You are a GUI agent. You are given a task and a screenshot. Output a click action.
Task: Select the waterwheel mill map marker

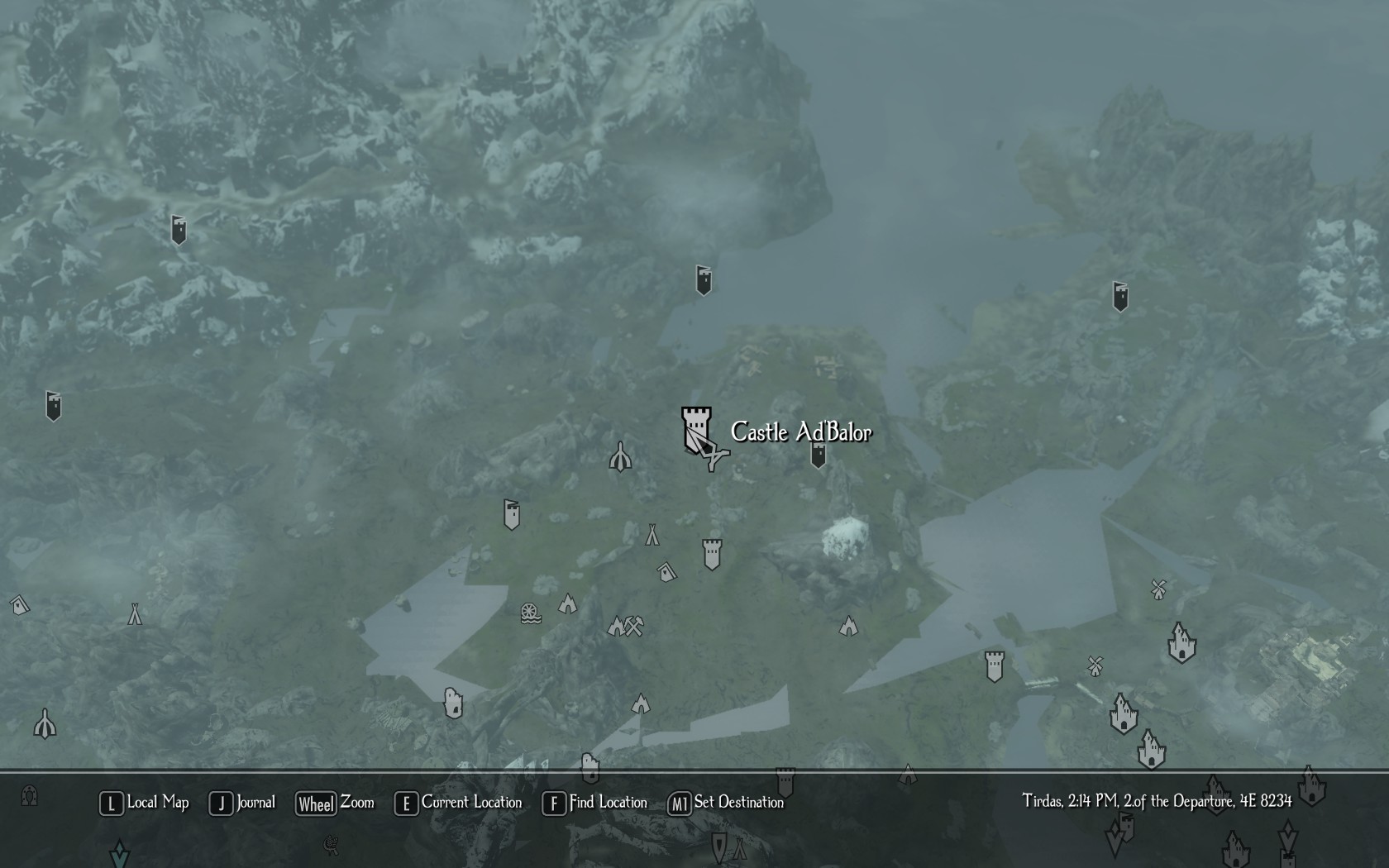(x=531, y=613)
